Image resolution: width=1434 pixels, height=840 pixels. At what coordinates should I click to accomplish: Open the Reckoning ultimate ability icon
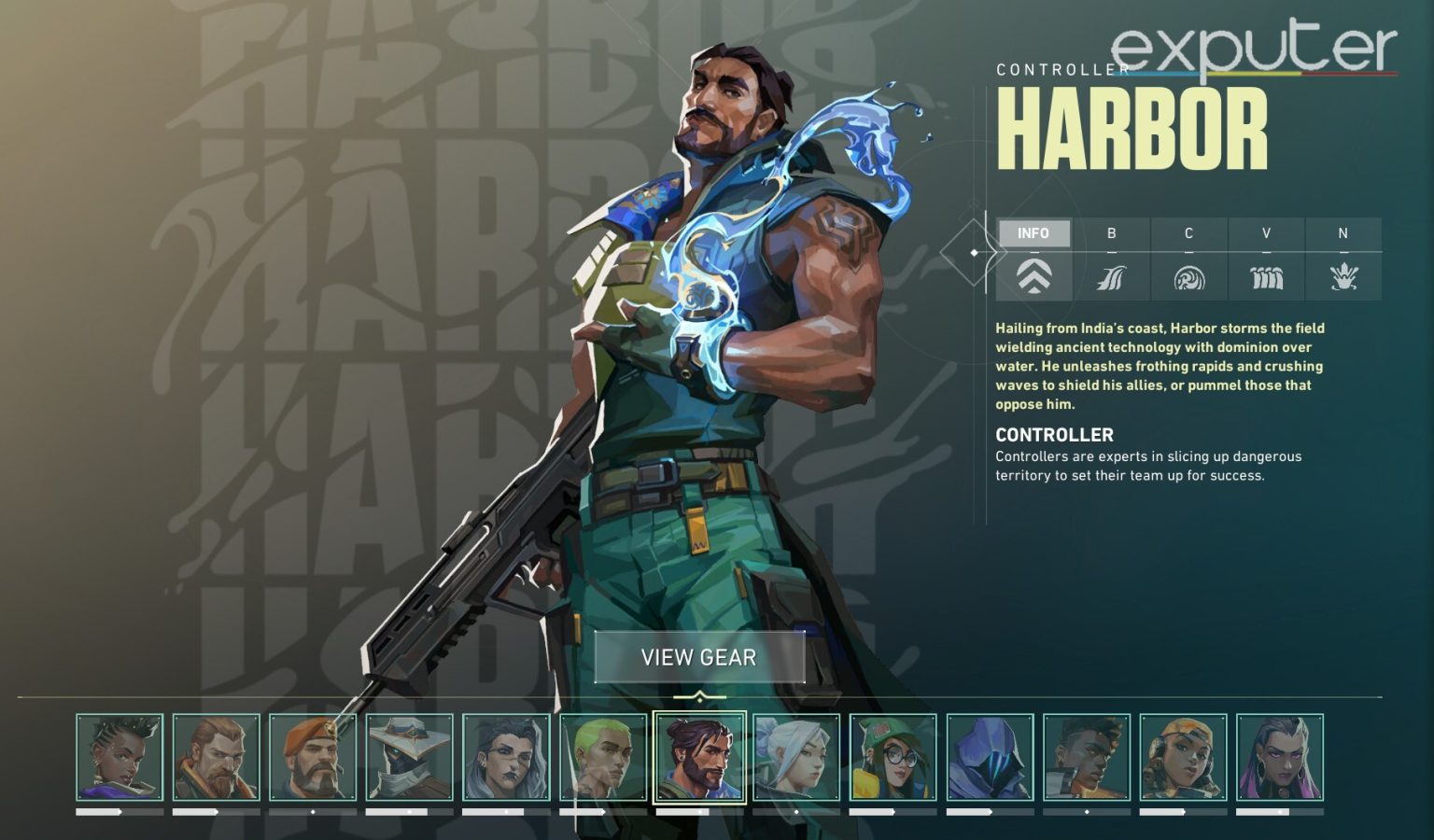1343,277
